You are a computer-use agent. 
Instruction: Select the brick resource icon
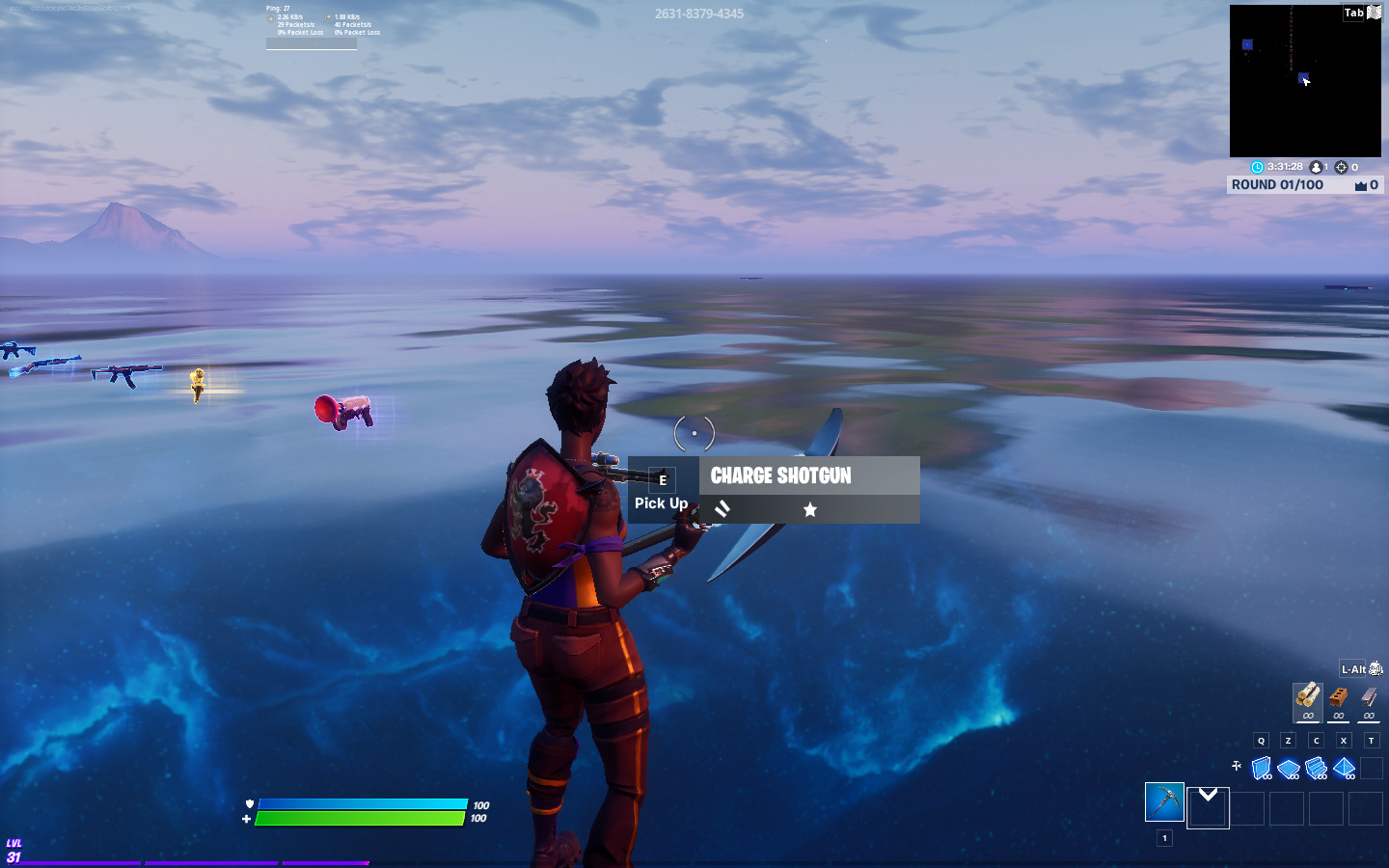coord(1339,697)
